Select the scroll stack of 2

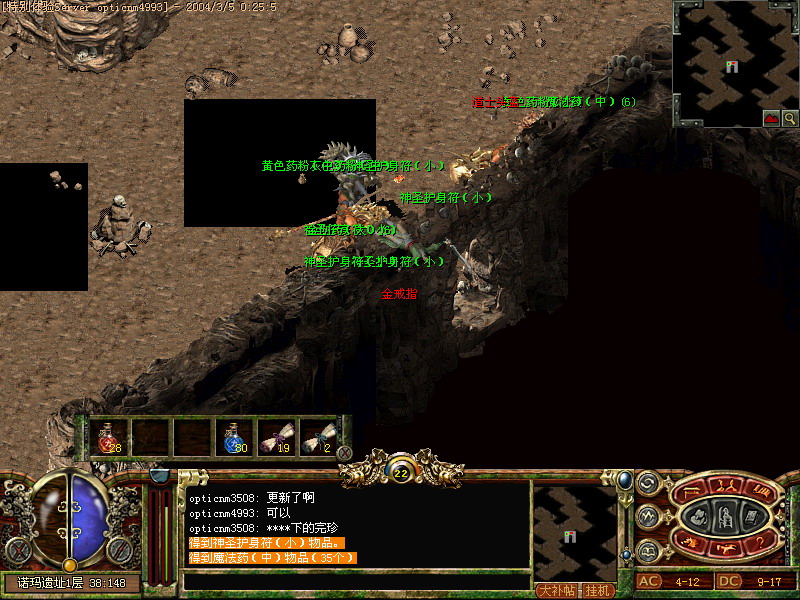click(319, 437)
